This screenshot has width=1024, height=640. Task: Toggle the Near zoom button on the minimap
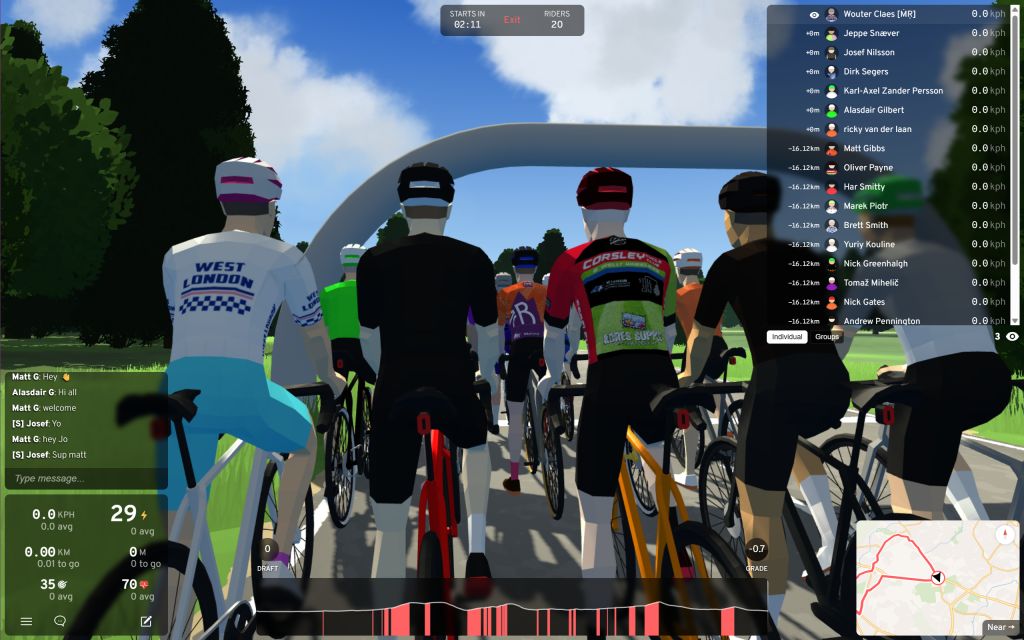(x=998, y=627)
